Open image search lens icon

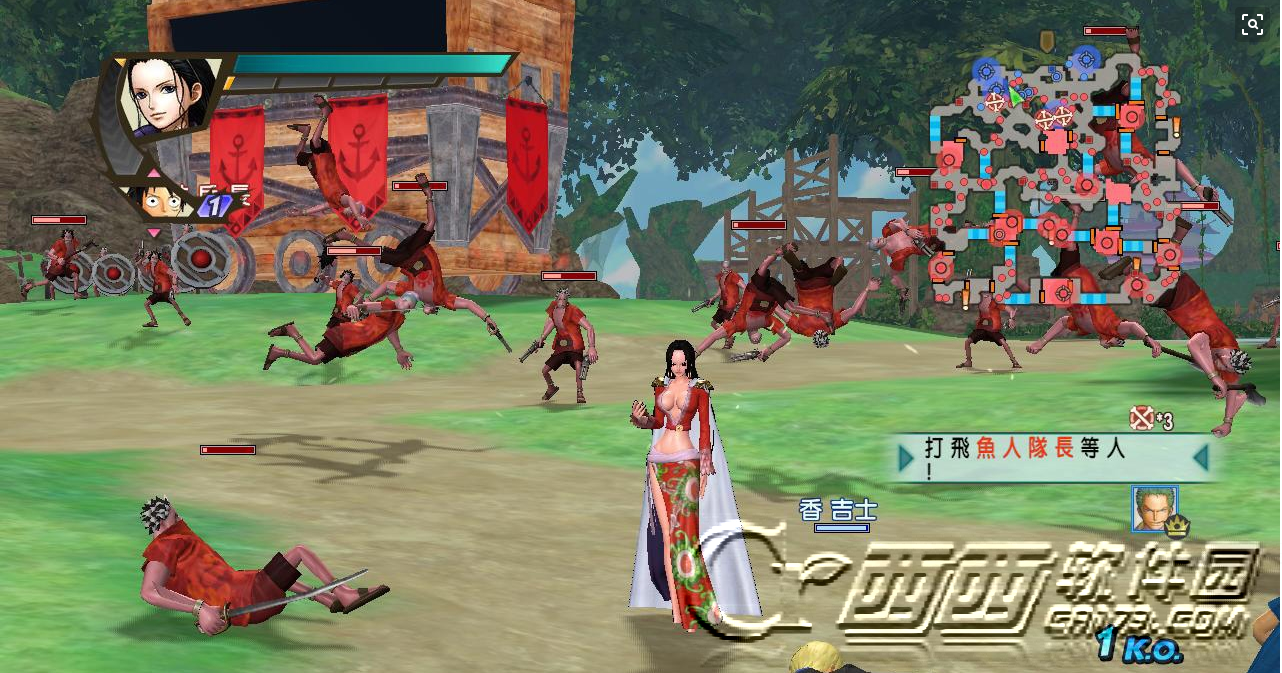pos(1252,26)
